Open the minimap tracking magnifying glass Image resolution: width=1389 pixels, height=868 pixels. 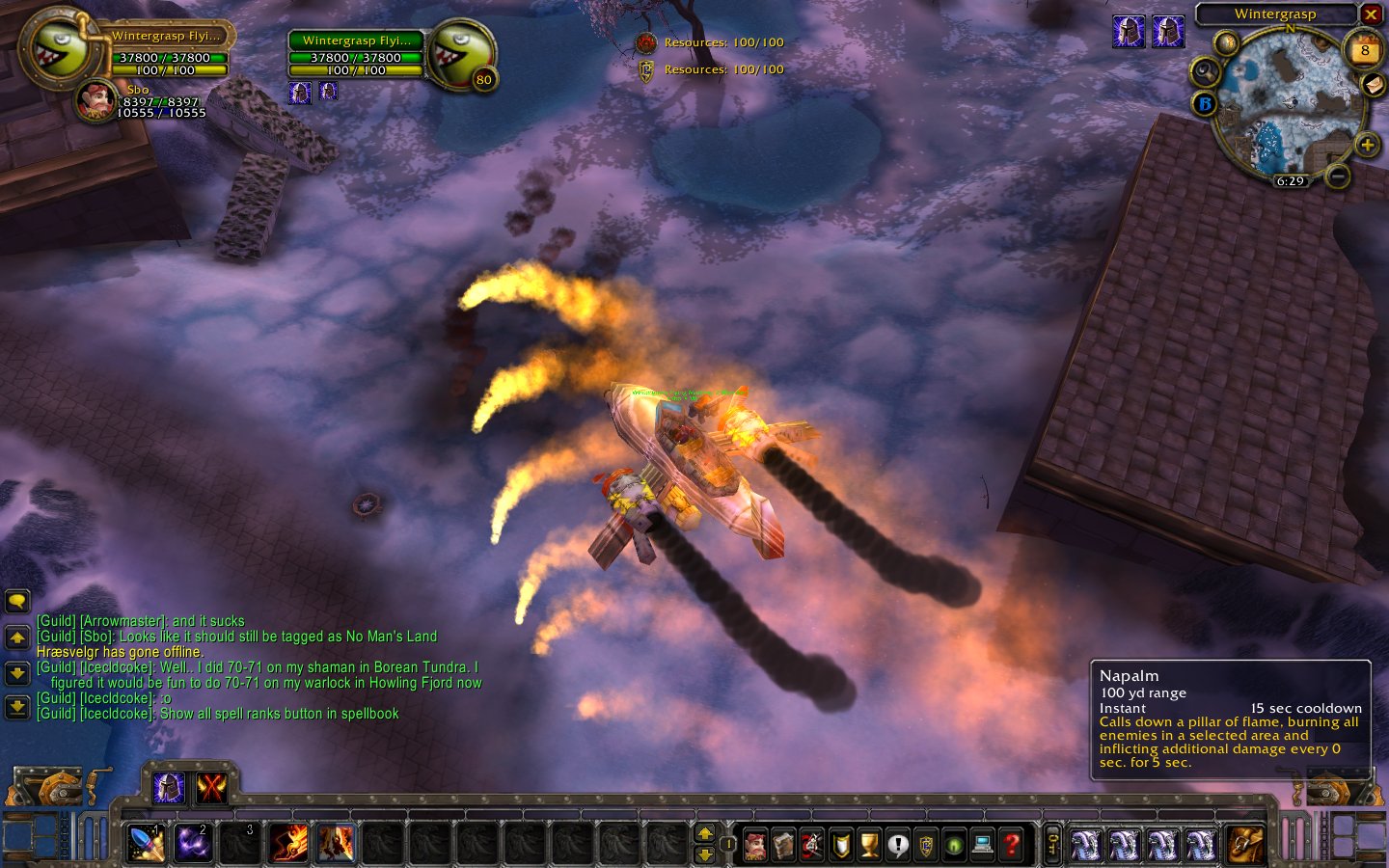(1205, 71)
